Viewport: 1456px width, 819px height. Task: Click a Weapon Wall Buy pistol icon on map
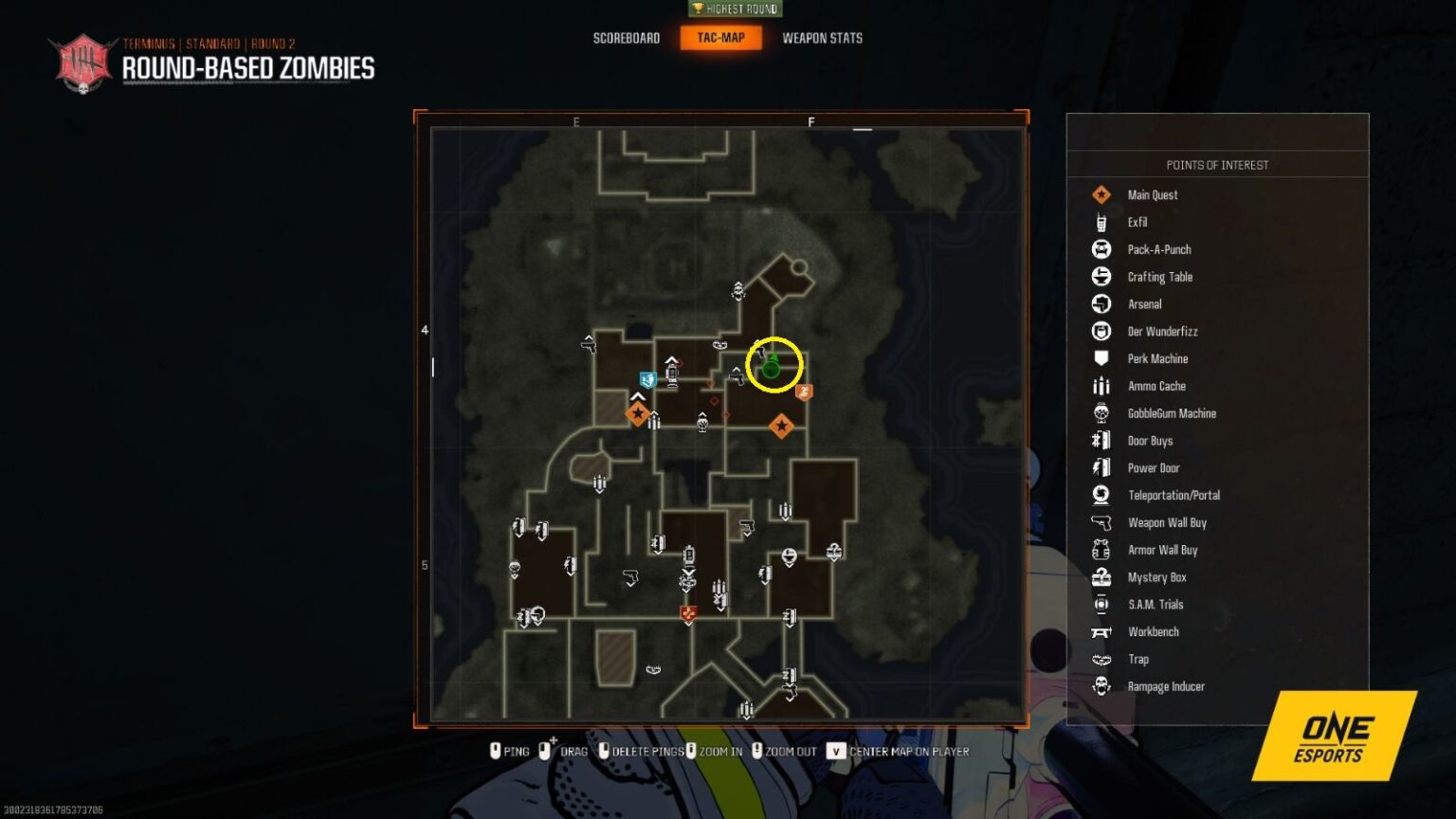[x=630, y=576]
